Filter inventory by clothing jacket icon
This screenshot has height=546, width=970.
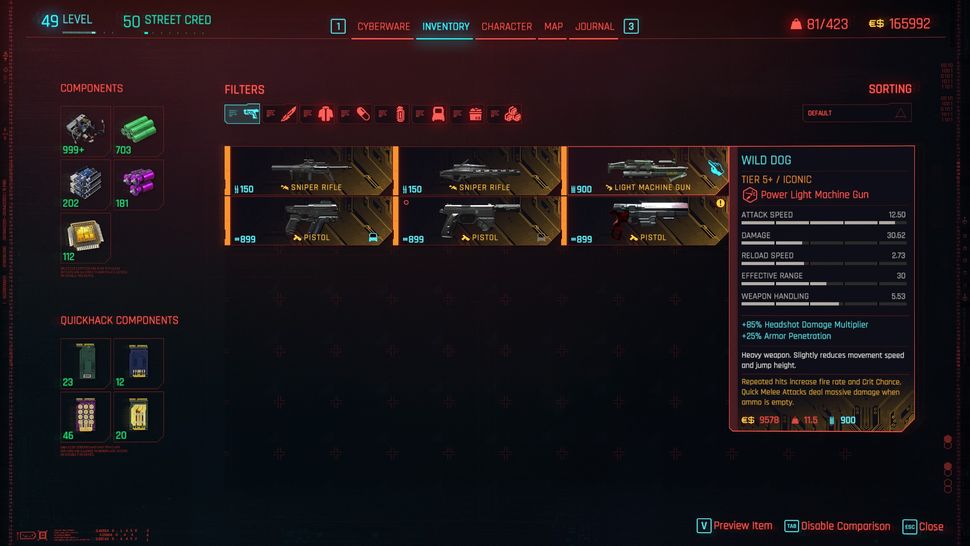325,114
